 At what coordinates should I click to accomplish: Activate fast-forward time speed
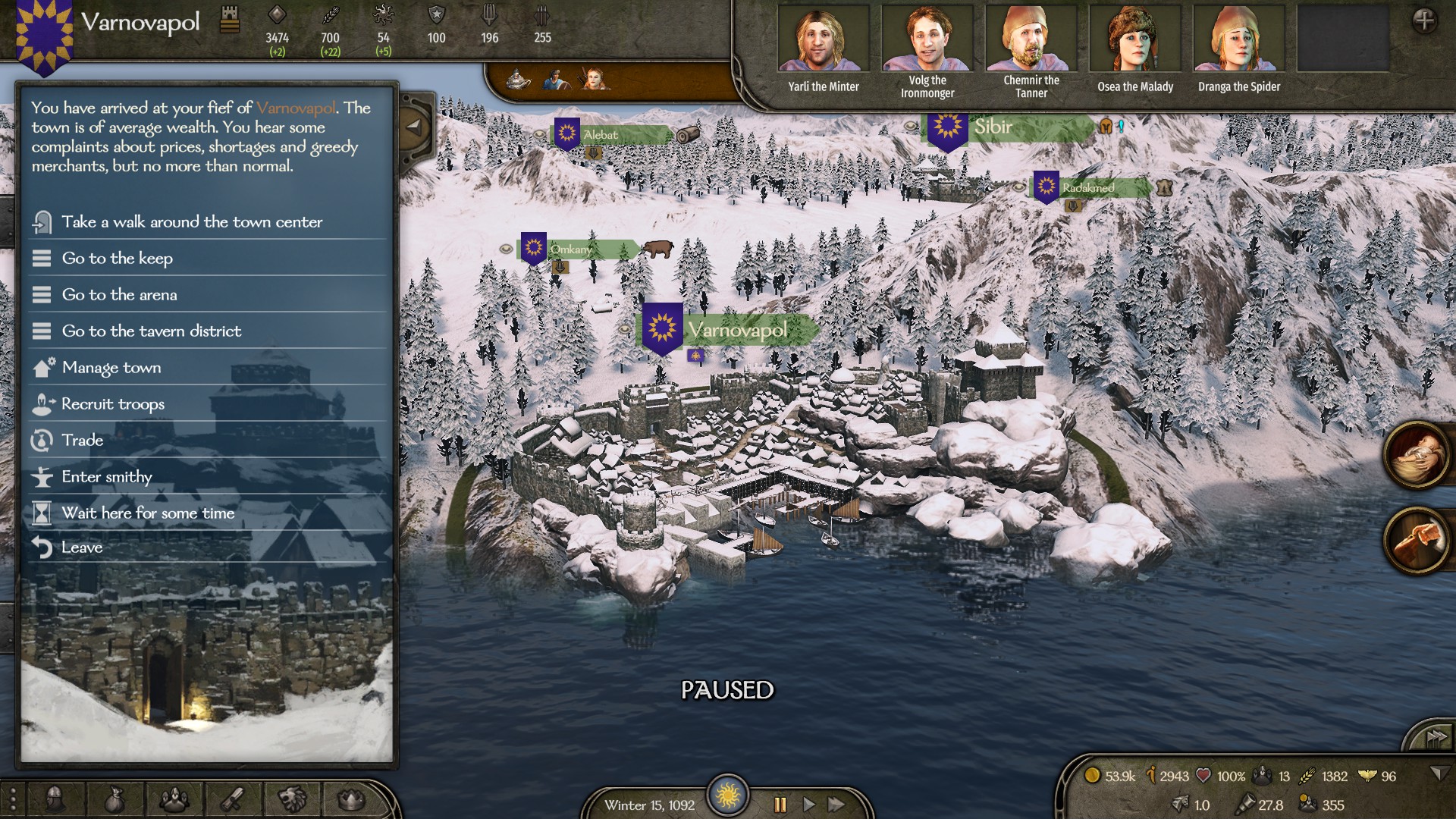tap(836, 805)
